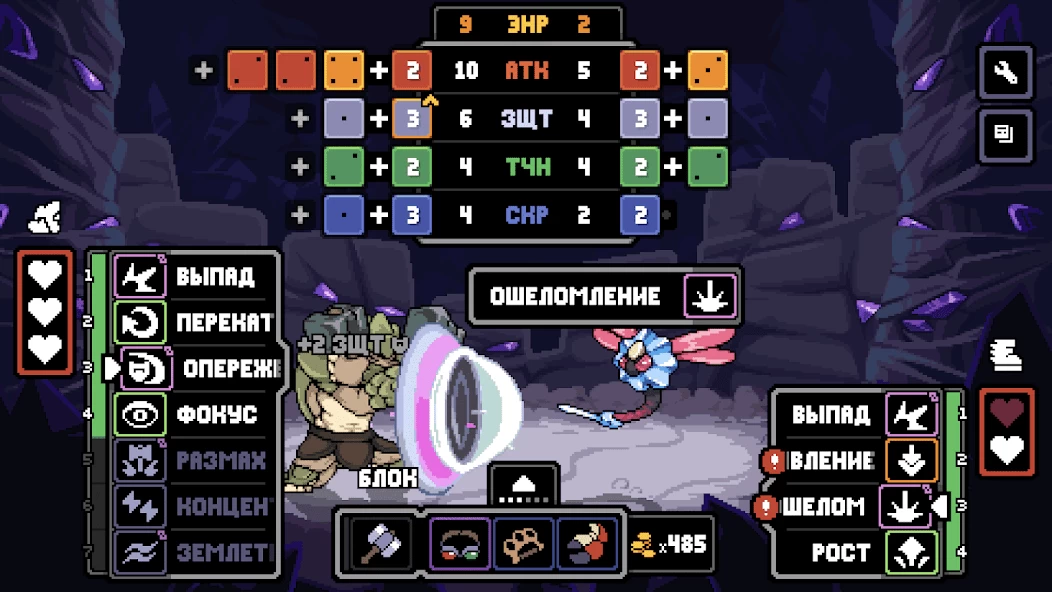Open settings with the wrench button

pos(1005,72)
